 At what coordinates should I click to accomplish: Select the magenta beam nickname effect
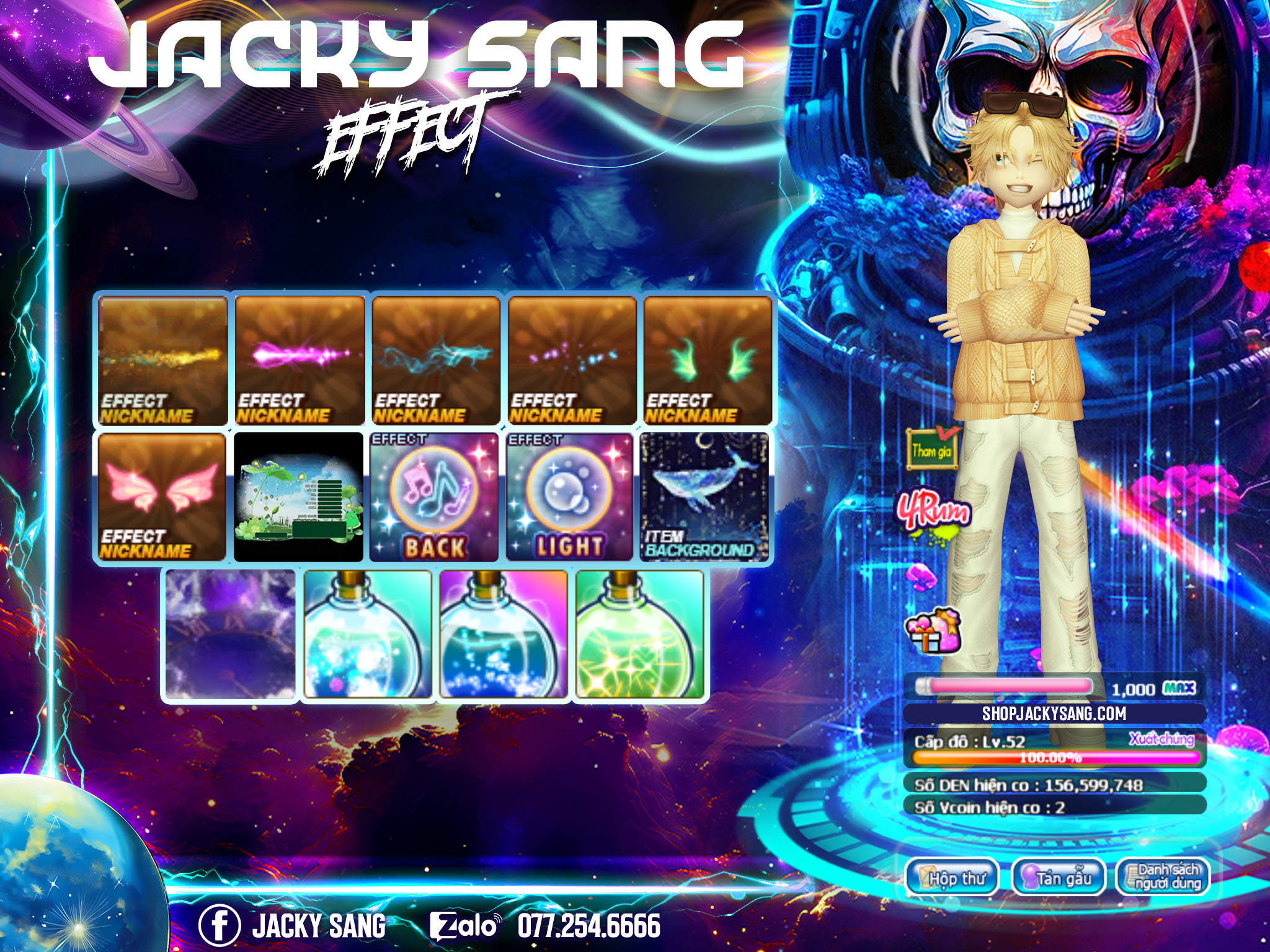(x=300, y=360)
